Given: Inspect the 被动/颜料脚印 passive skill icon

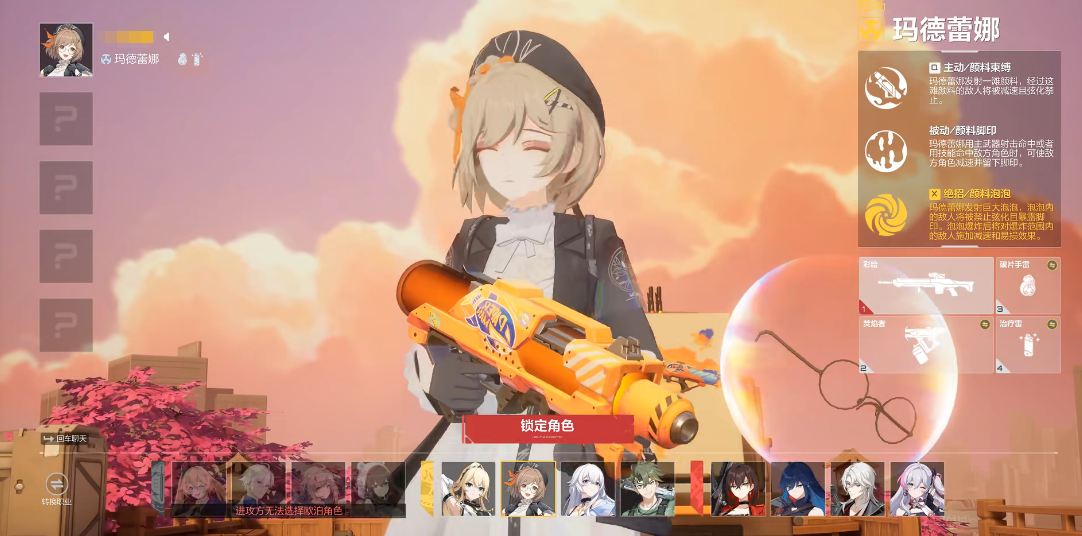Looking at the screenshot, I should [887, 150].
